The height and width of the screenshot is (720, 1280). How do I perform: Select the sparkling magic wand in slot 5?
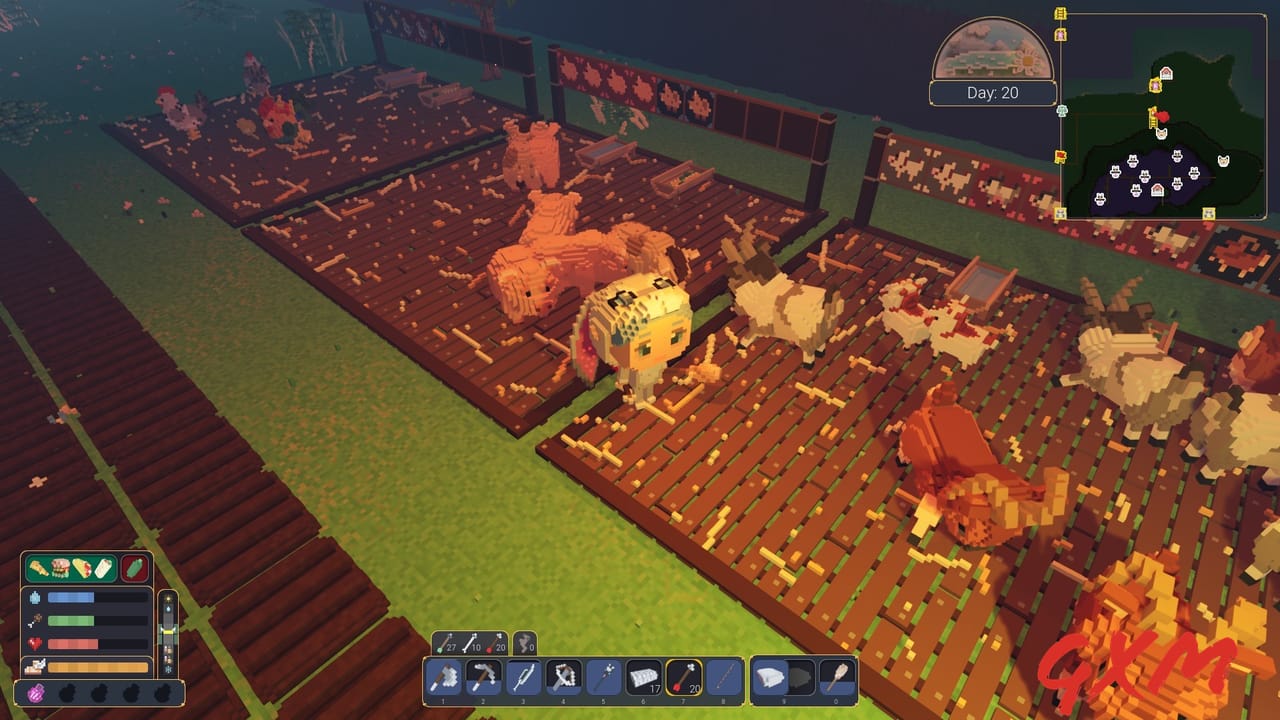click(x=604, y=676)
